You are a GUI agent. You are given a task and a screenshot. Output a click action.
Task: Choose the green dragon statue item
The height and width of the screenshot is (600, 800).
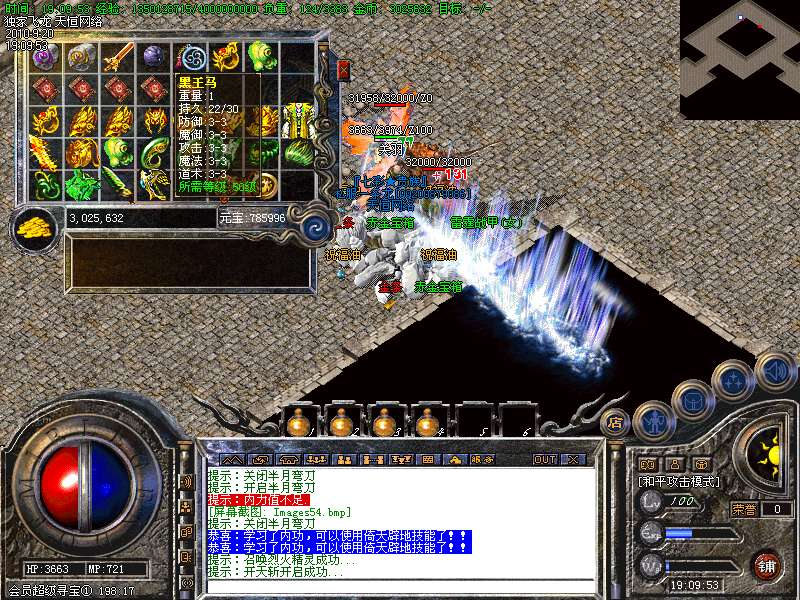[x=81, y=184]
